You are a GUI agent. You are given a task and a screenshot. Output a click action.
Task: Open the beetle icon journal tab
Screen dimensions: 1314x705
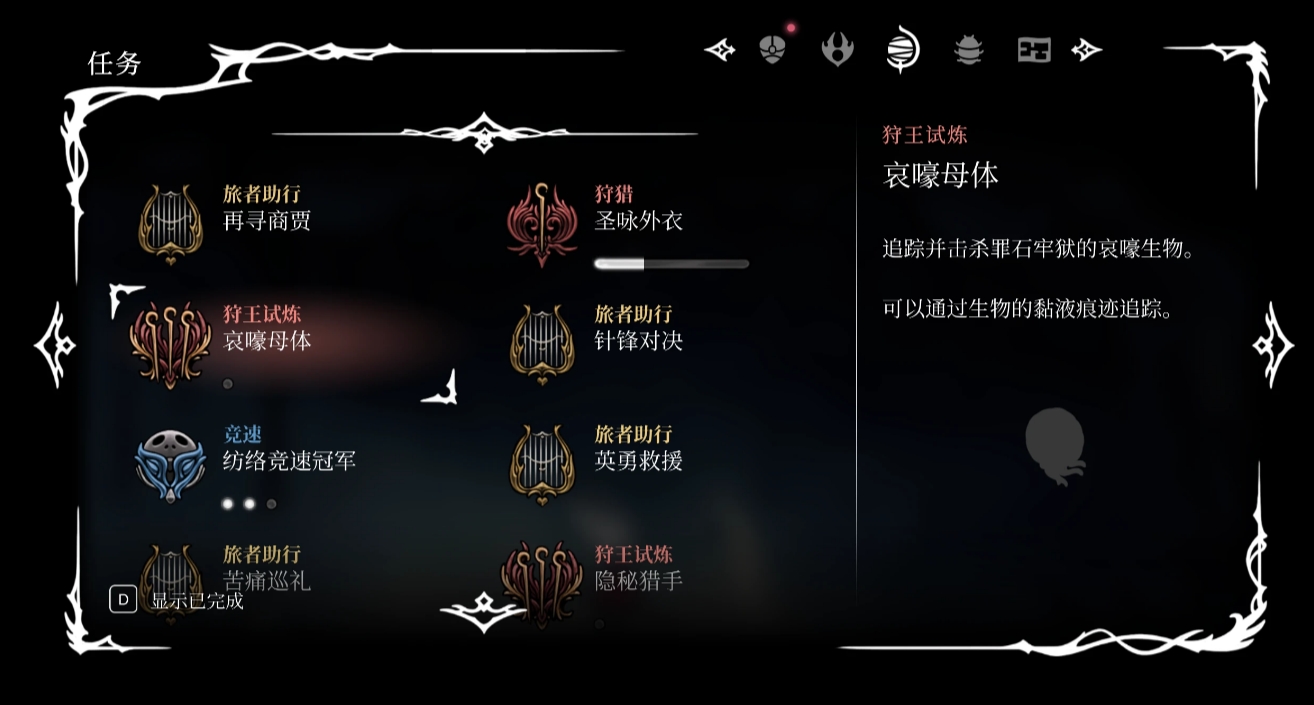(x=968, y=49)
